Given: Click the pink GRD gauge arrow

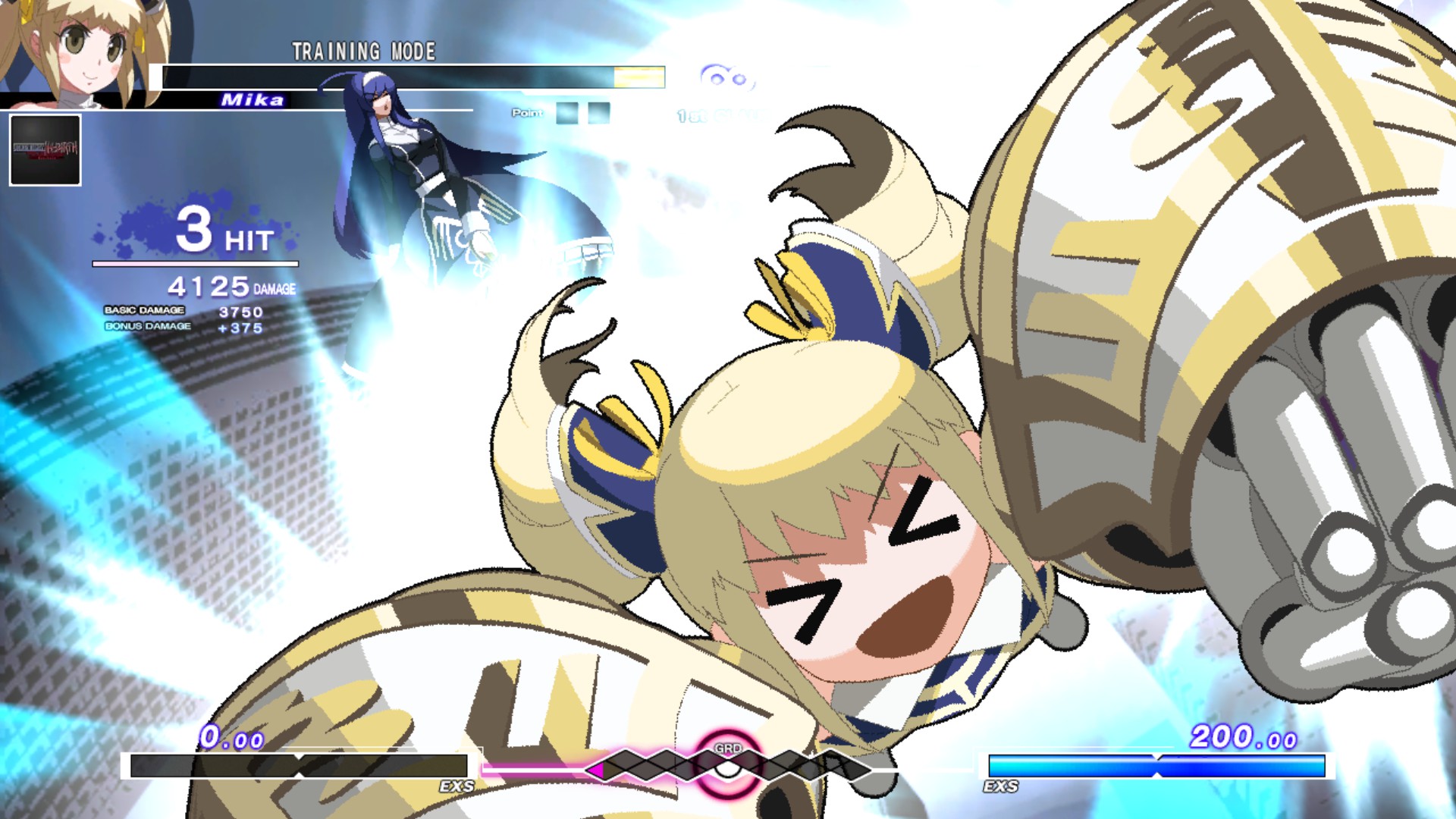Looking at the screenshot, I should point(596,770).
